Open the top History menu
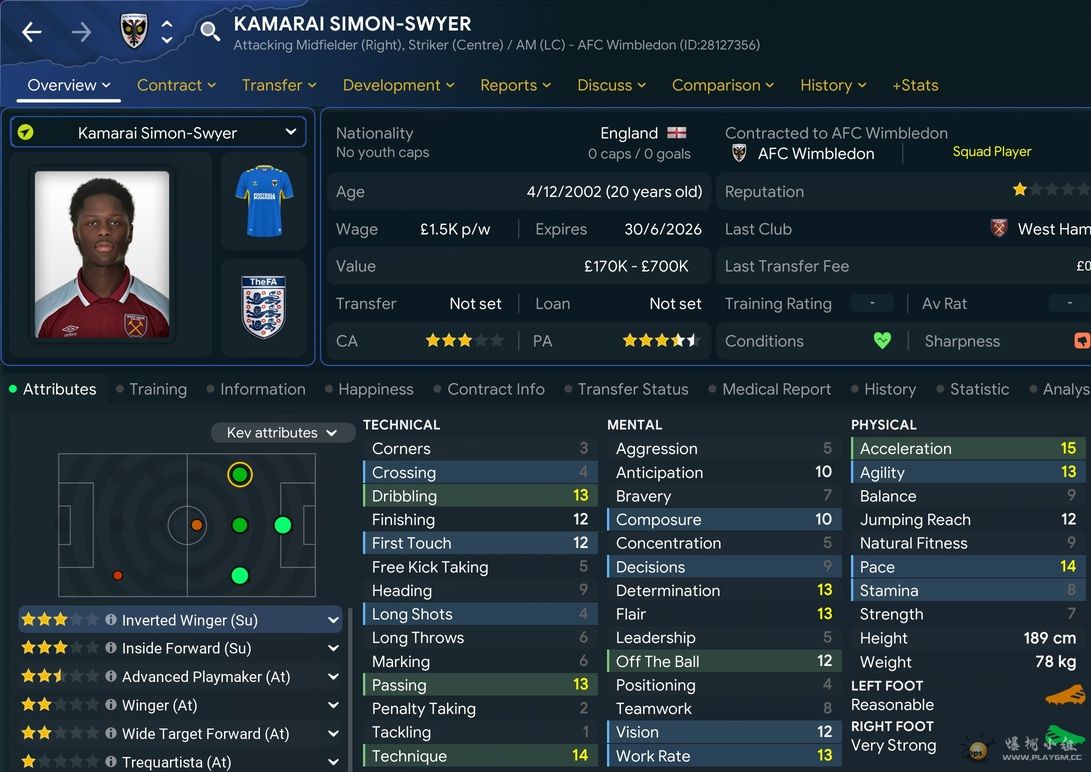 (x=833, y=85)
